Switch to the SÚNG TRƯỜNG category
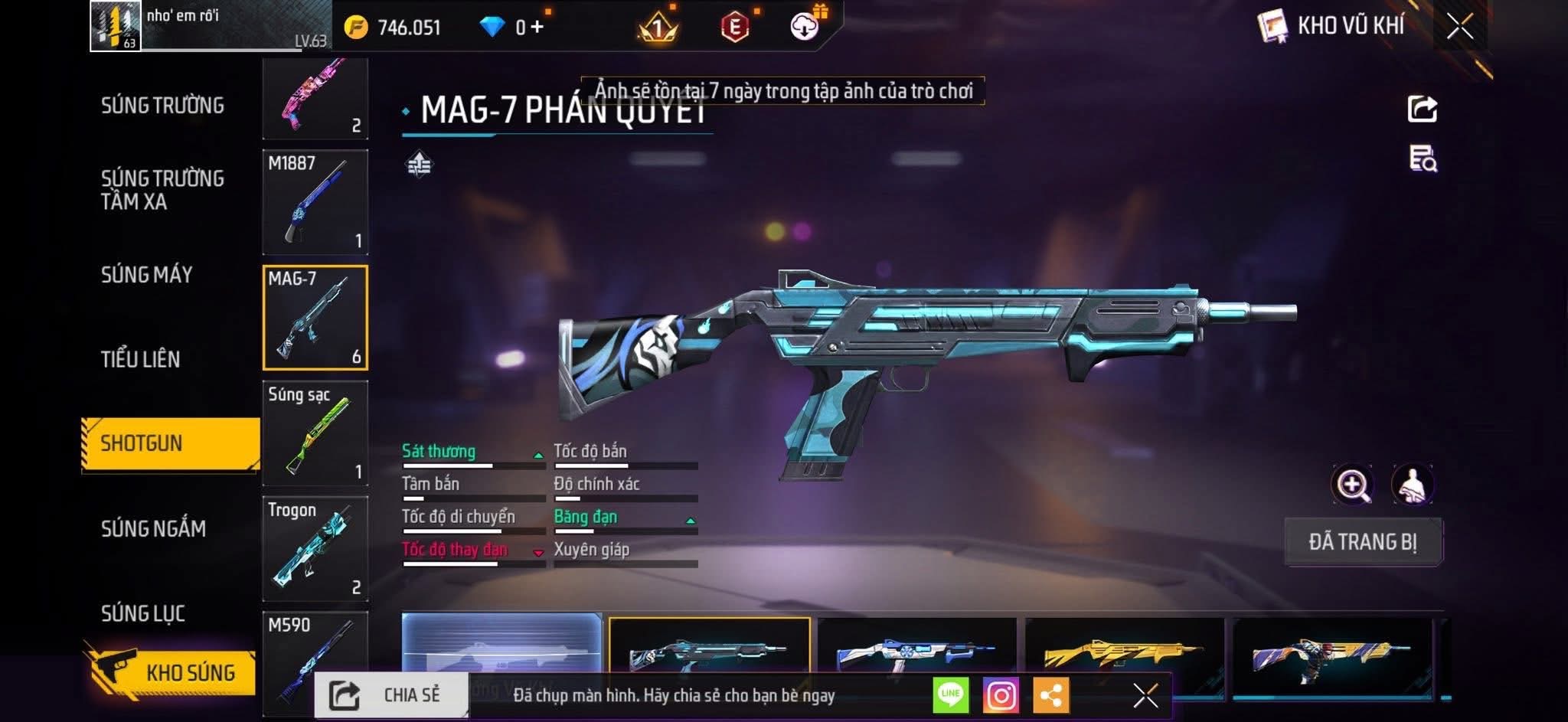The height and width of the screenshot is (722, 1568). 162,106
